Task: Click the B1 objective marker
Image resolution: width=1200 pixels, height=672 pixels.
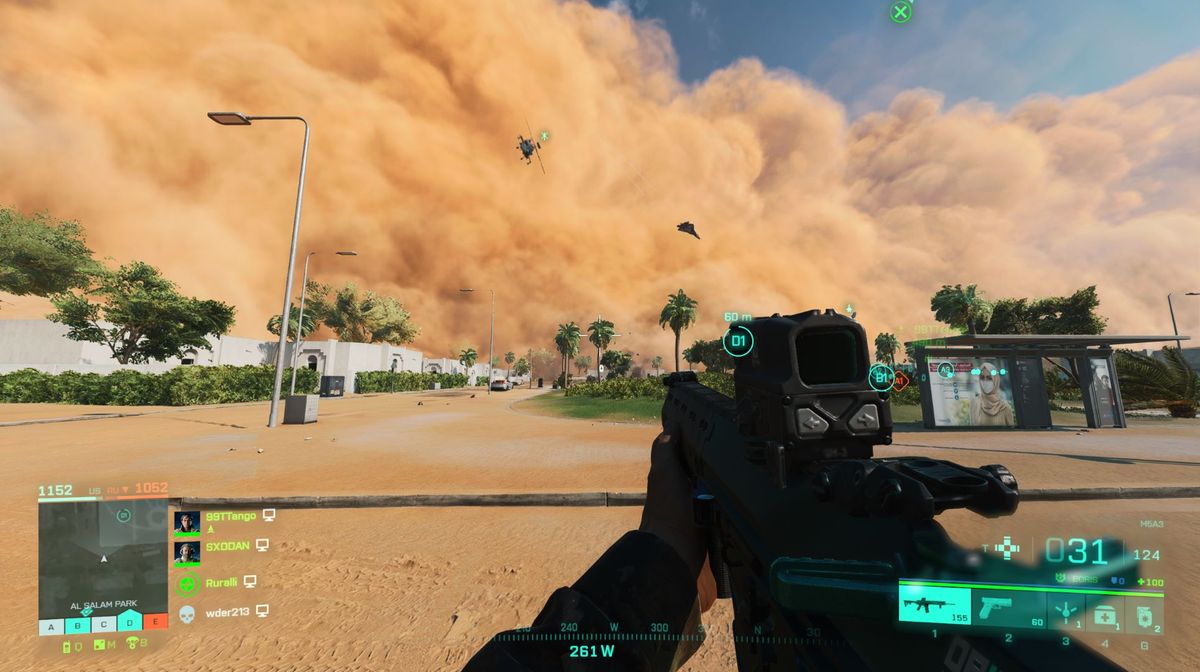Action: [x=881, y=377]
